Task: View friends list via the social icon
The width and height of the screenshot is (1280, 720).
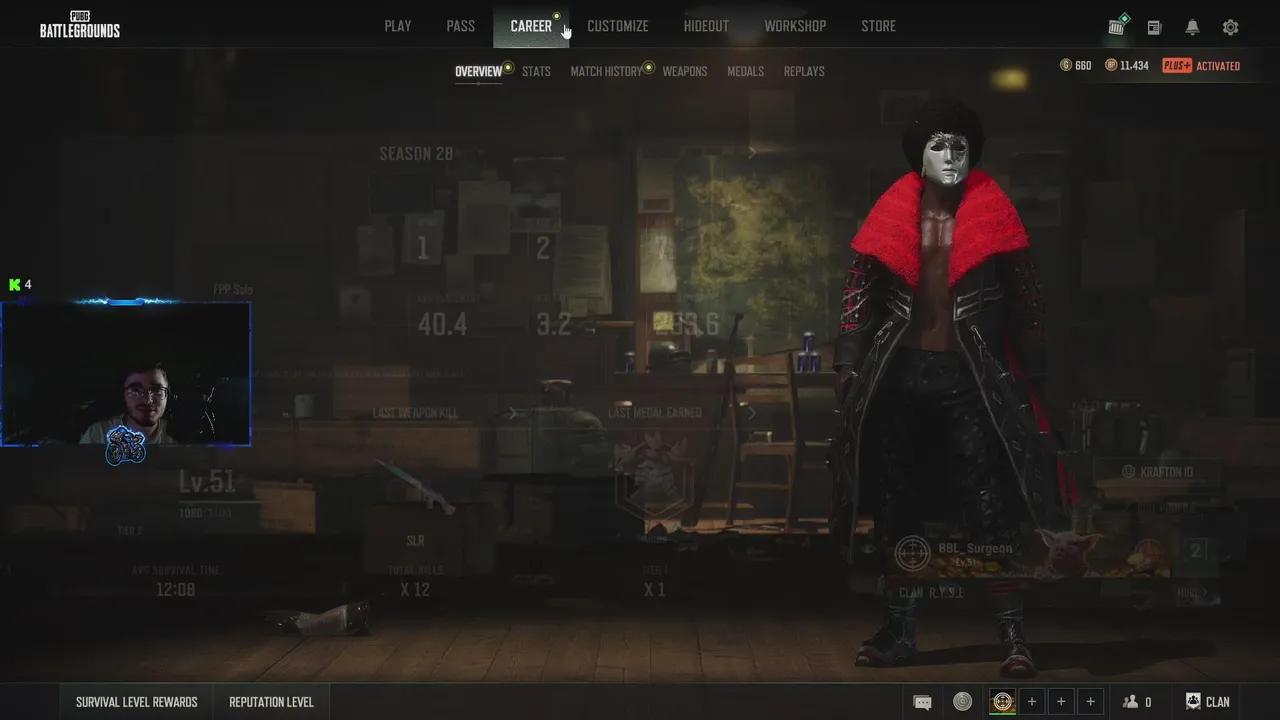Action: [x=1130, y=701]
